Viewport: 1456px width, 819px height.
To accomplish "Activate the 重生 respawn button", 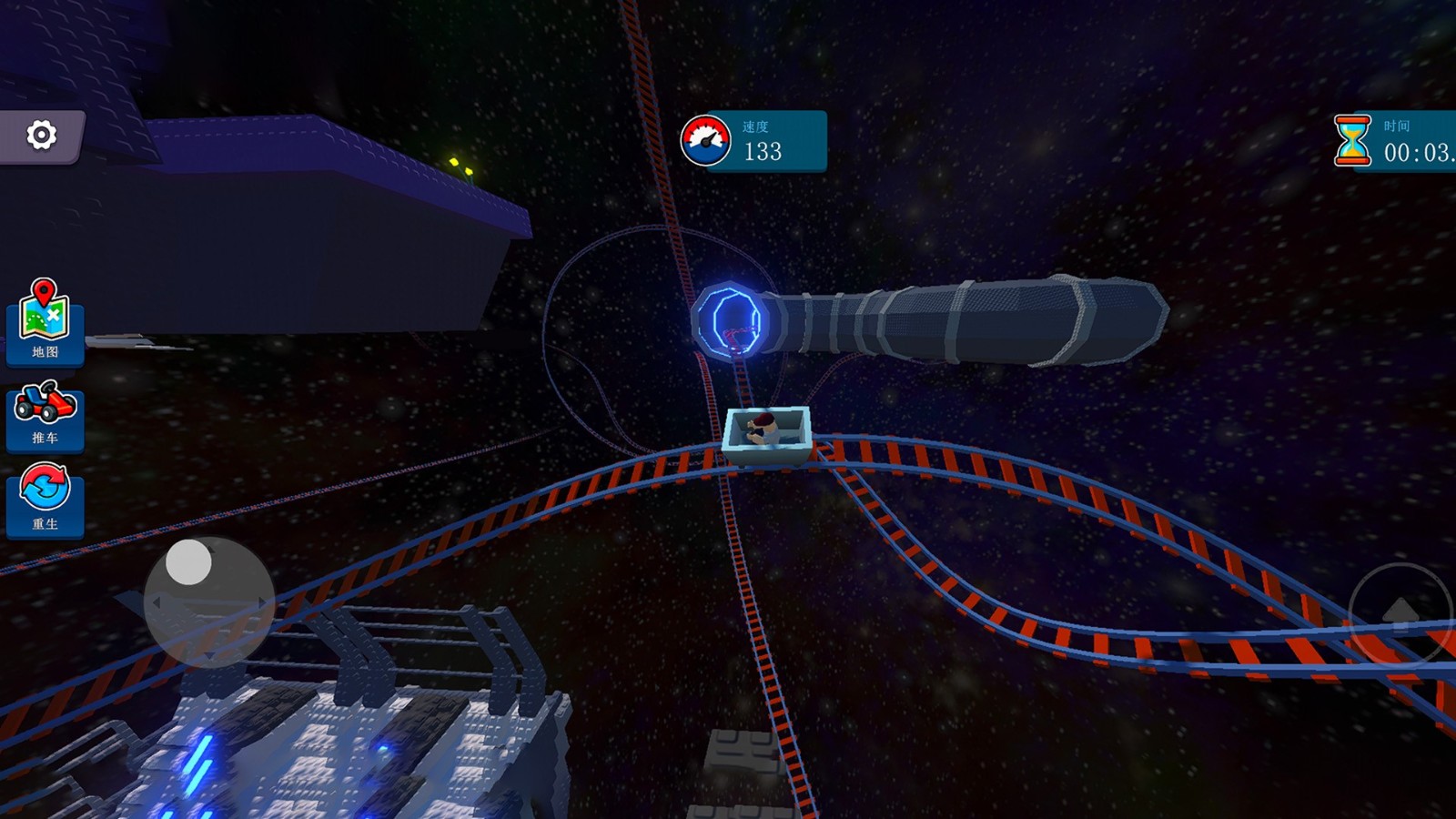I will pyautogui.click(x=45, y=498).
